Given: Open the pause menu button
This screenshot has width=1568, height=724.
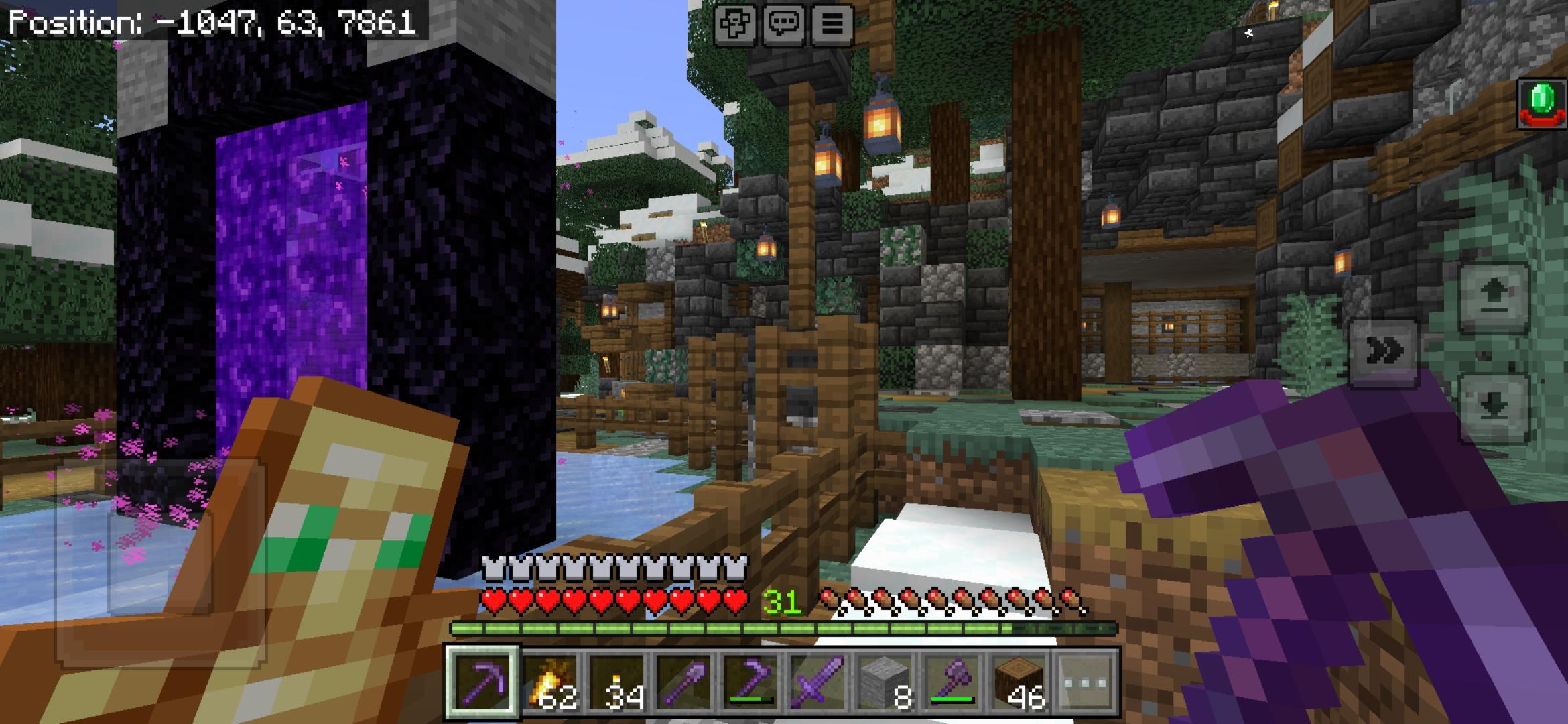Looking at the screenshot, I should 833,25.
